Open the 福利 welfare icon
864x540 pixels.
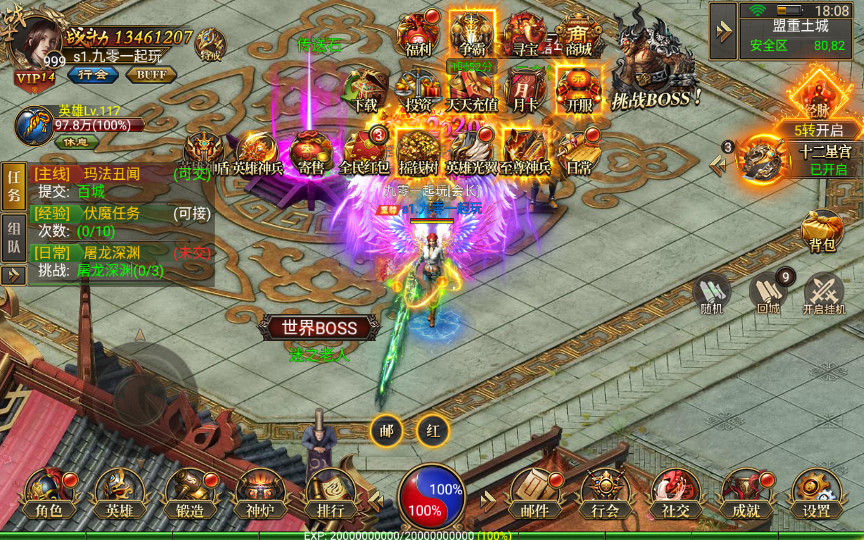(417, 34)
